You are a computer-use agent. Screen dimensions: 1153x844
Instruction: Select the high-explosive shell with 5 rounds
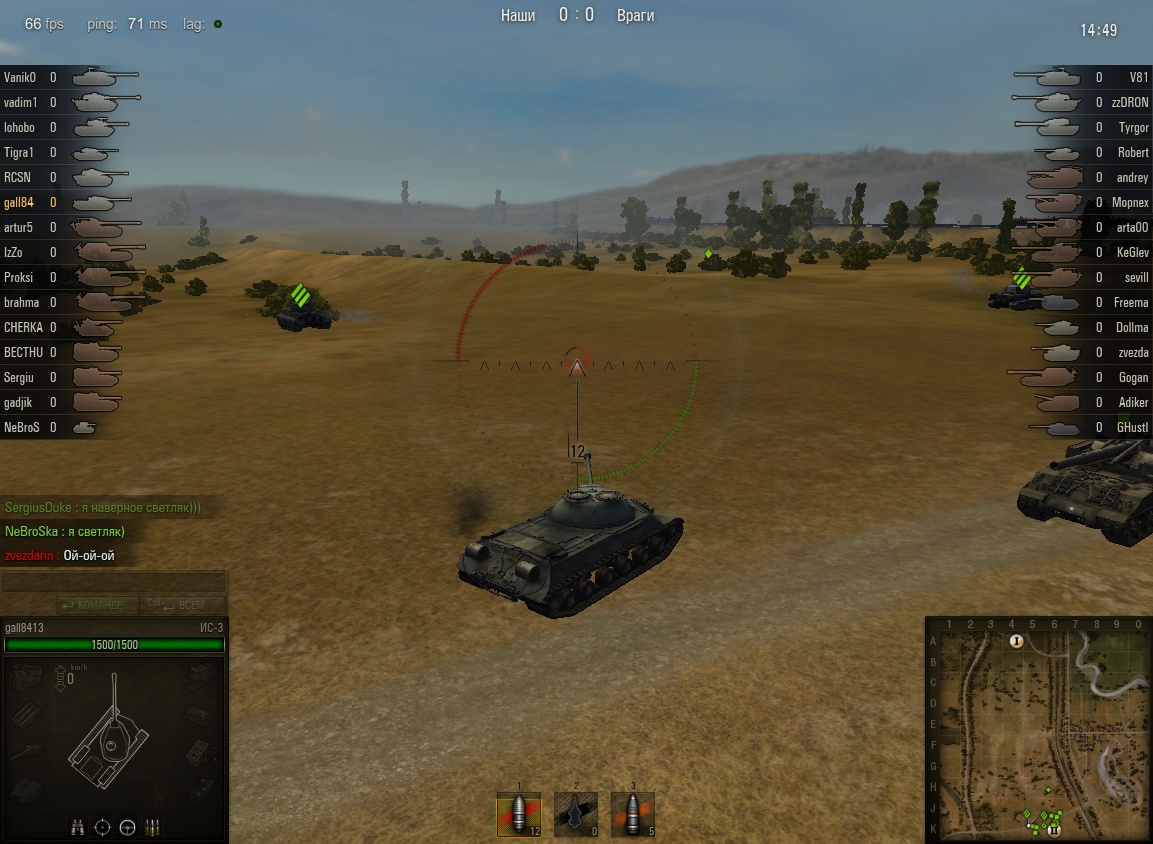tap(632, 814)
